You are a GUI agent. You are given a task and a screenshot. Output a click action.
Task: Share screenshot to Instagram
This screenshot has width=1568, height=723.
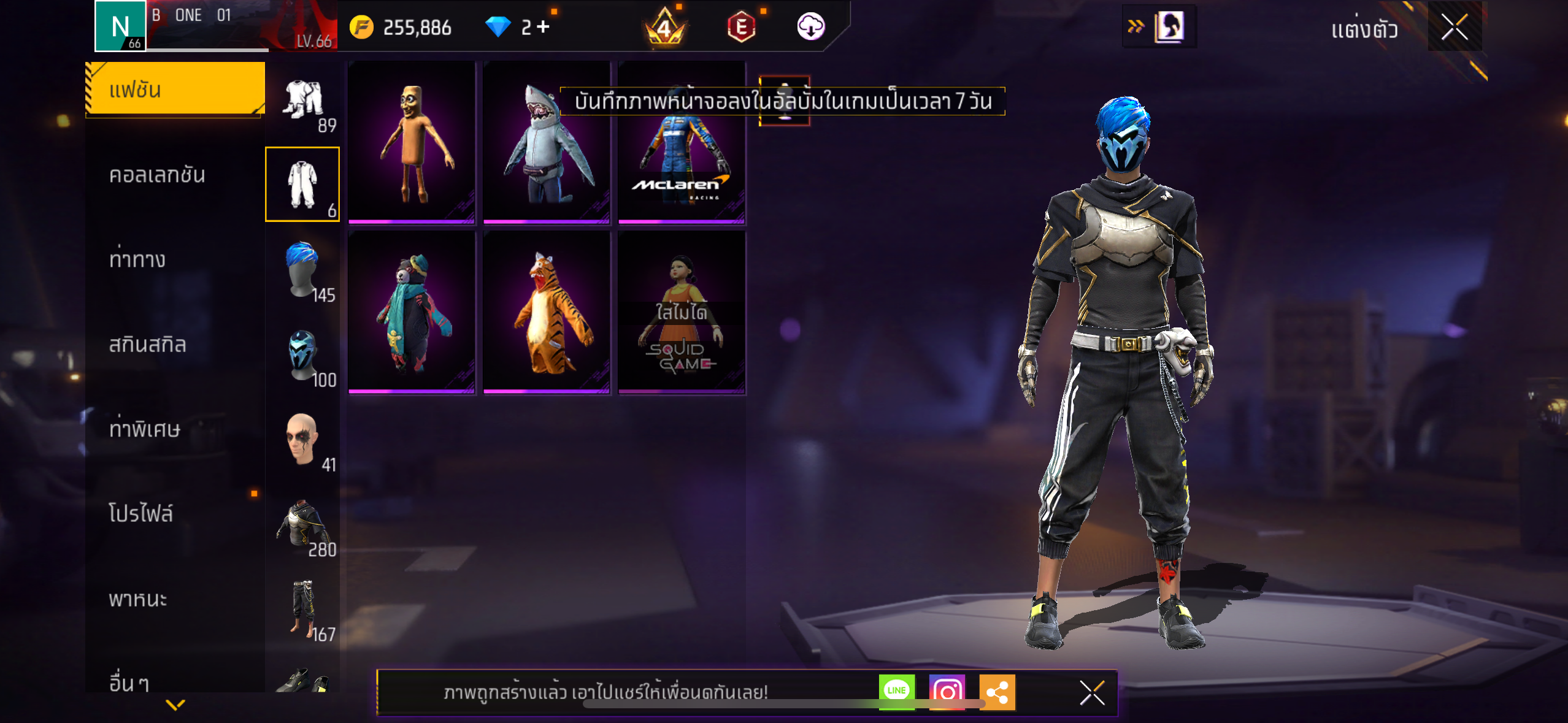947,692
